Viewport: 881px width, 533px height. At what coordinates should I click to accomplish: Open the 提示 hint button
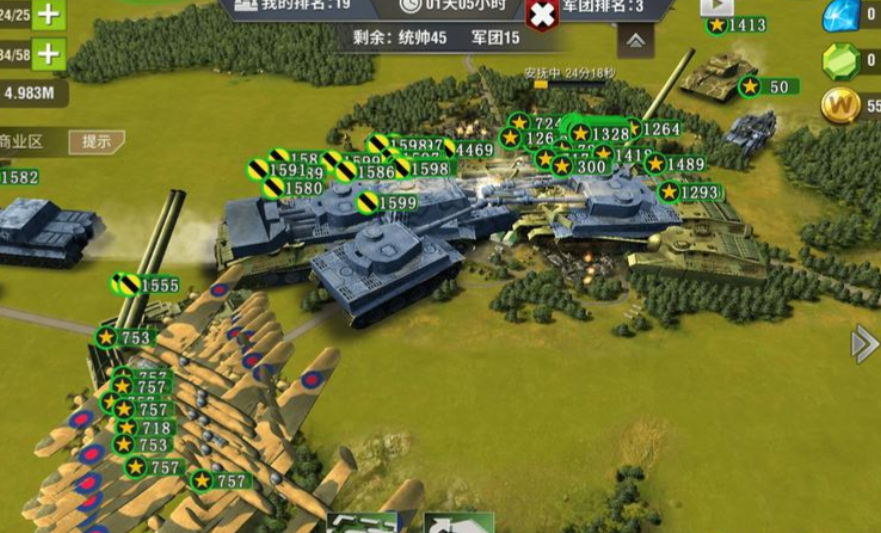(96, 141)
